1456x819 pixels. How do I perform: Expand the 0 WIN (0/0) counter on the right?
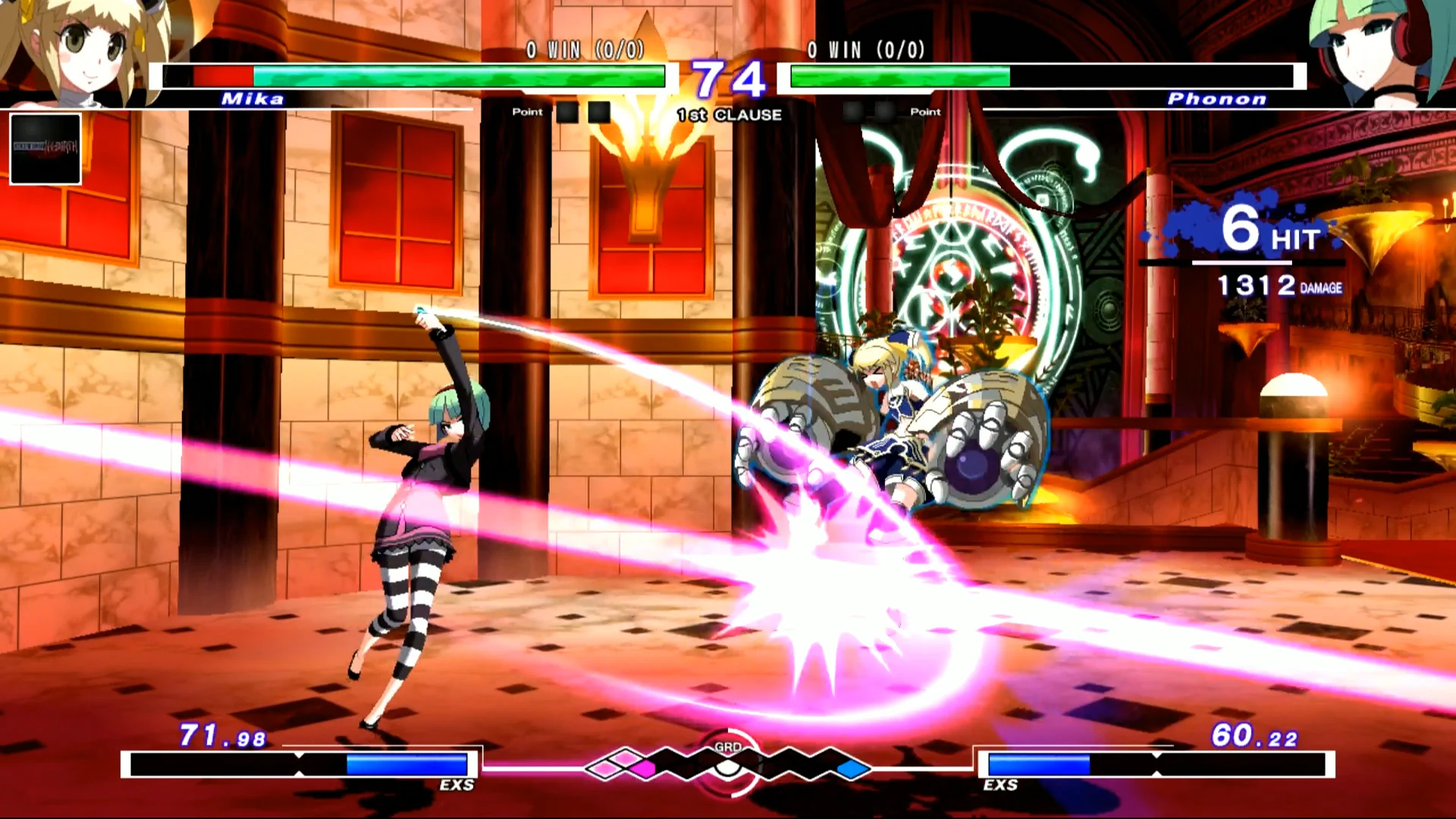click(863, 52)
